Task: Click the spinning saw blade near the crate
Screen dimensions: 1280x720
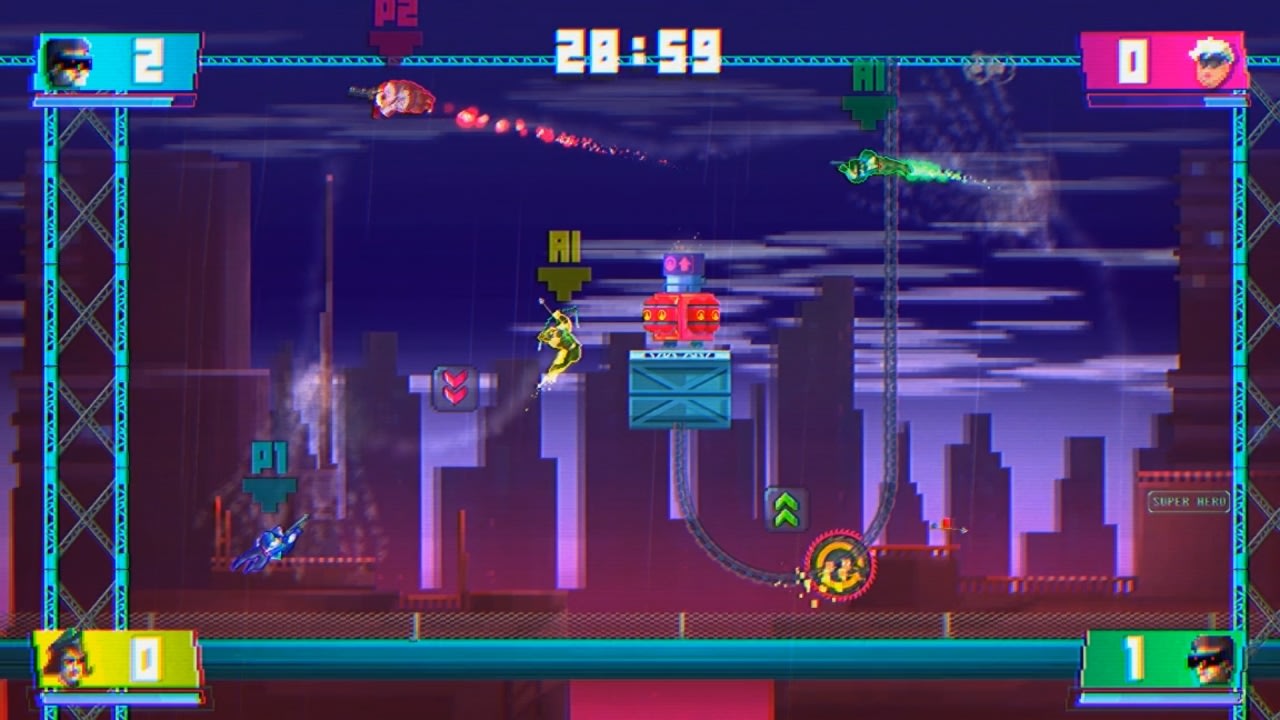Action: (x=838, y=565)
